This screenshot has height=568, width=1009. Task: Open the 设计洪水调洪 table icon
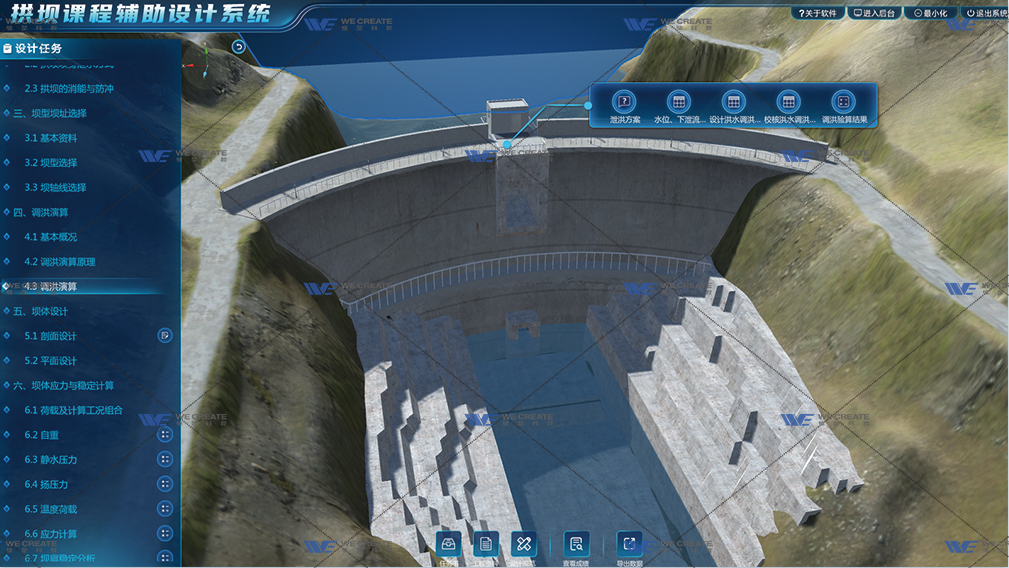(734, 102)
